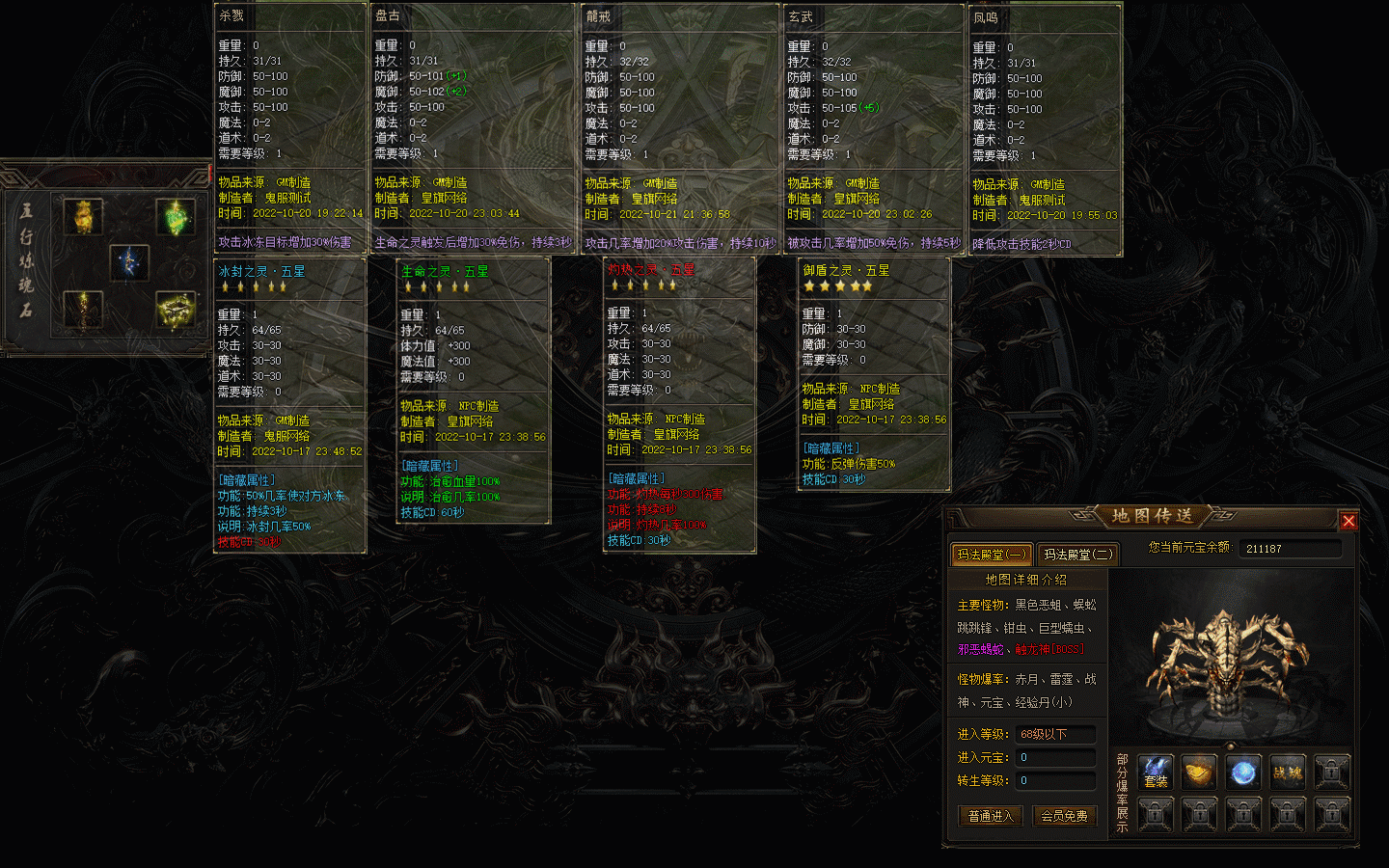Switch to the 玛法殿堂(二) tab

[1077, 555]
